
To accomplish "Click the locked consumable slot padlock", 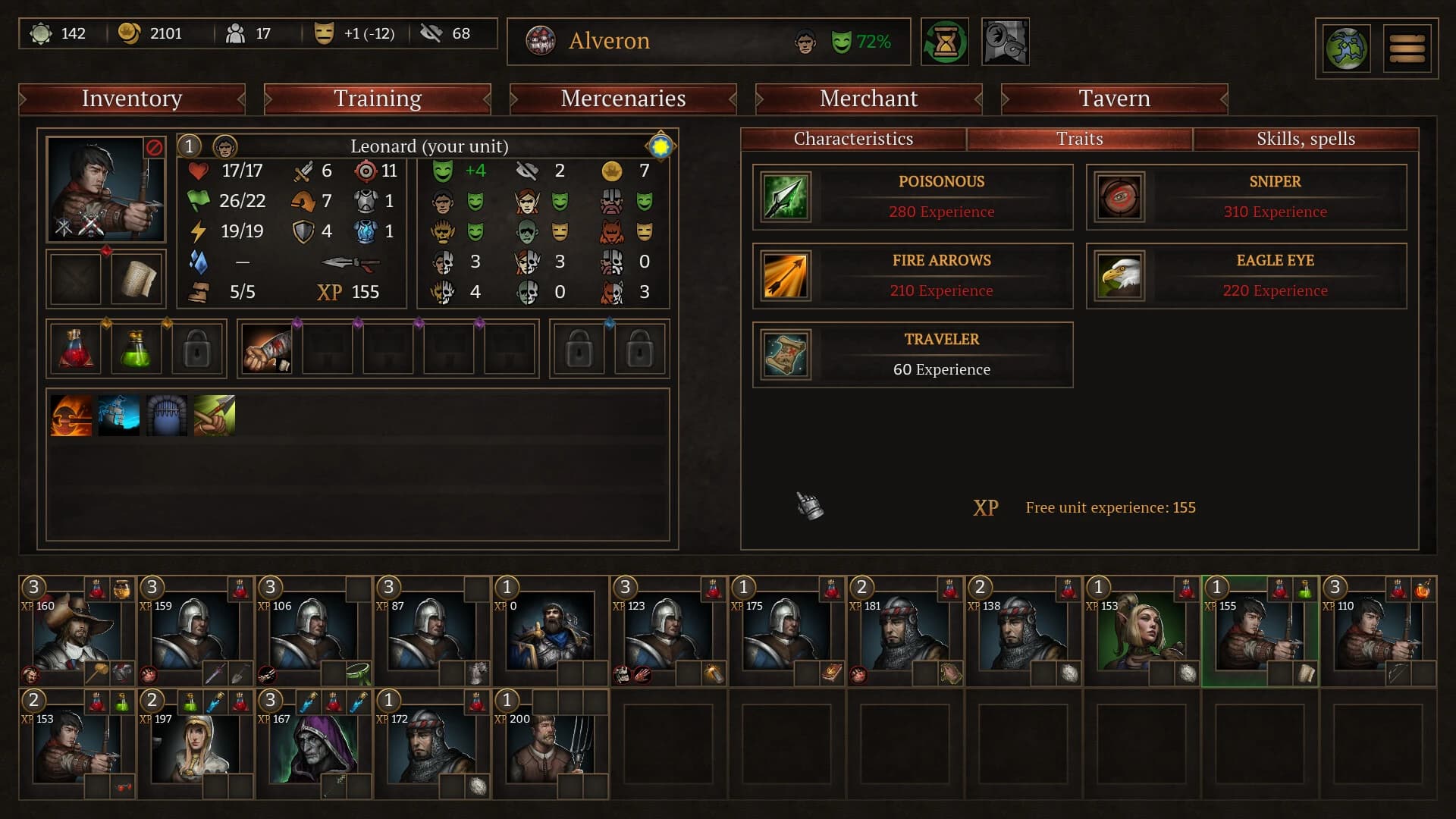I will point(197,349).
